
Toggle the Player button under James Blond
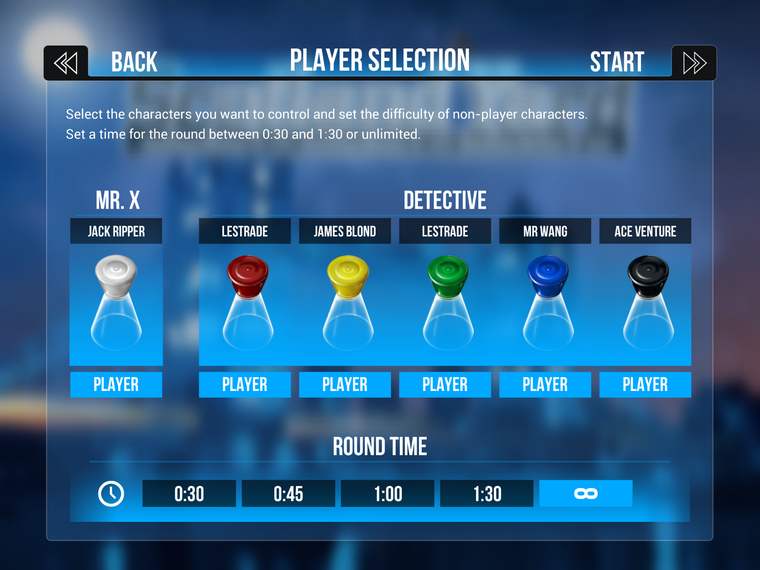coord(345,384)
